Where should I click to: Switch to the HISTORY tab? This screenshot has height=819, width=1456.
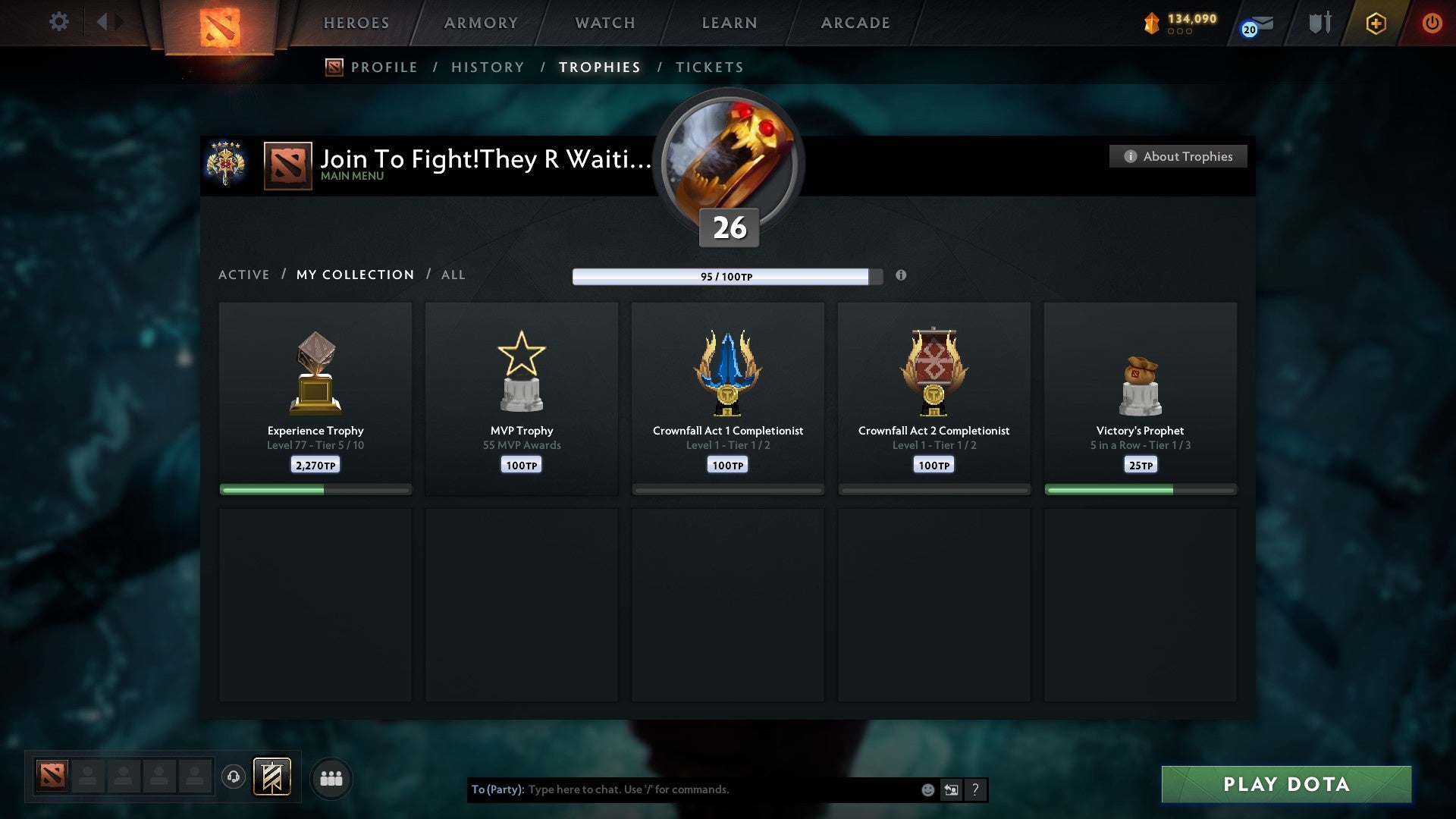[x=487, y=67]
